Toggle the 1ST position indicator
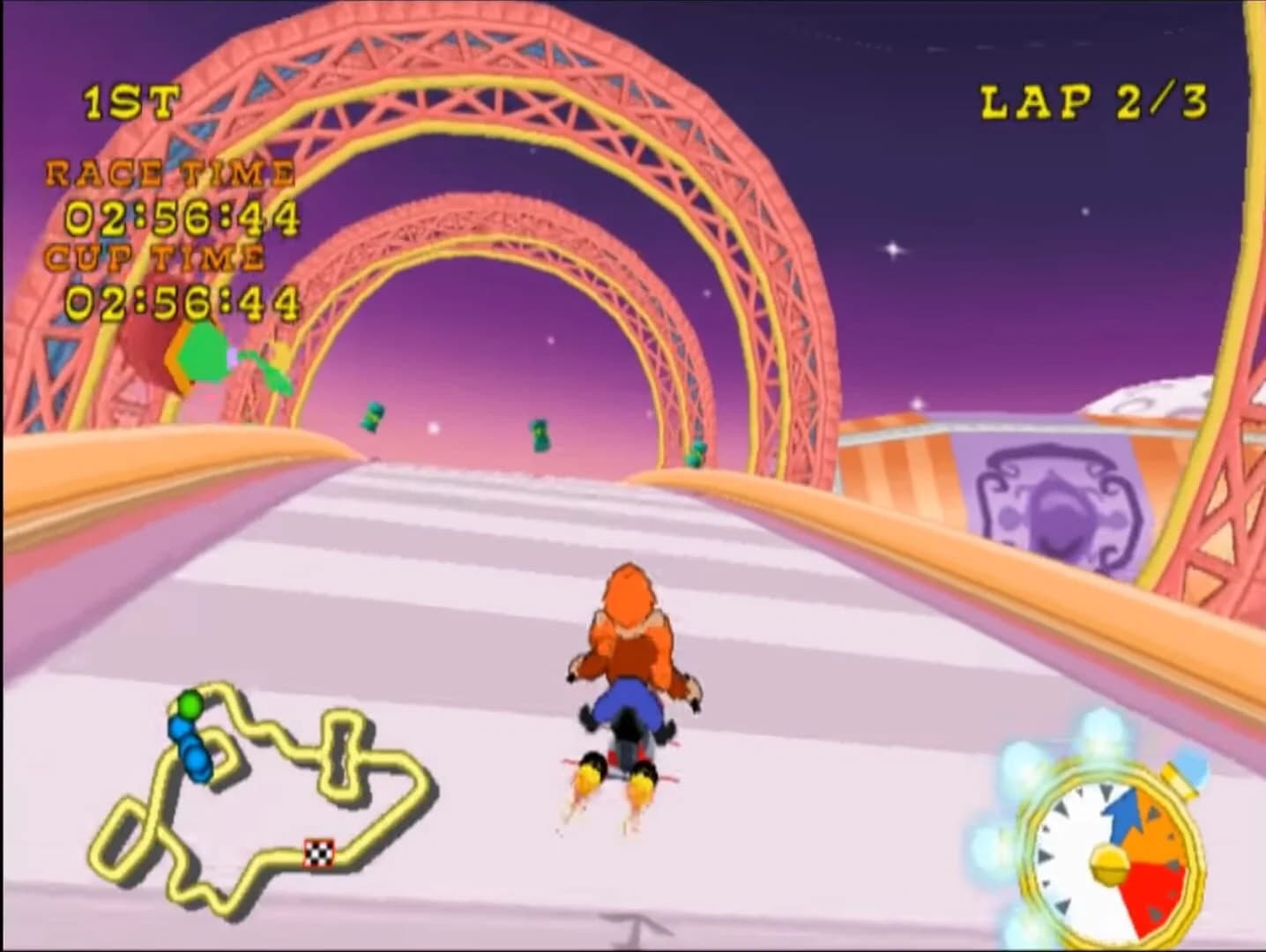 129,100
